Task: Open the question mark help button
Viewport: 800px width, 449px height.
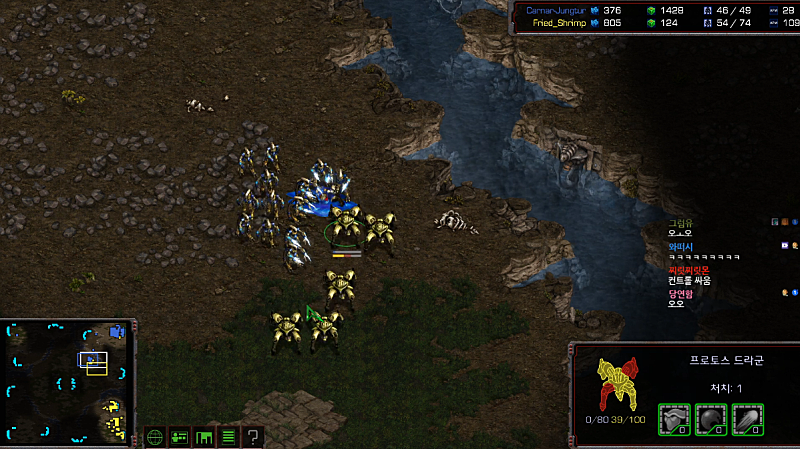Action: 253,436
